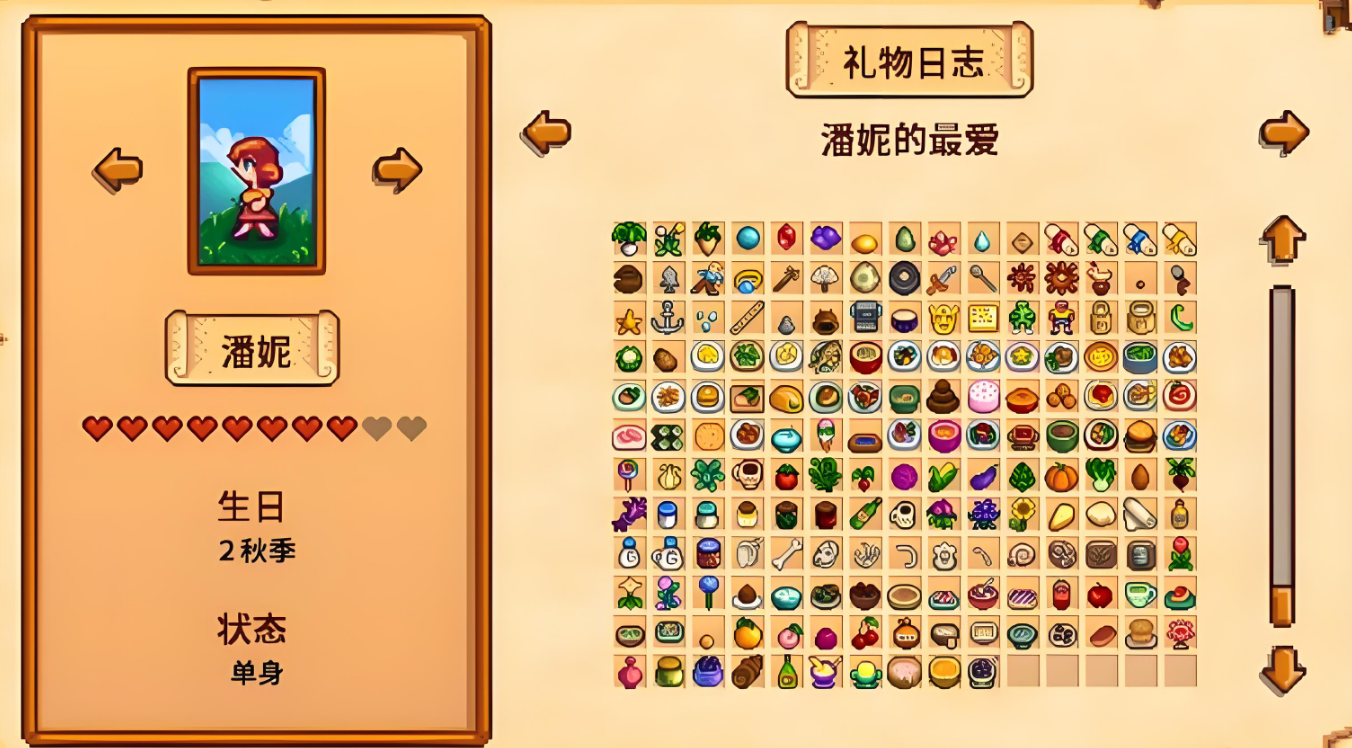Image resolution: width=1352 pixels, height=748 pixels.
Task: Select the cherry item icon
Action: pyautogui.click(x=866, y=634)
